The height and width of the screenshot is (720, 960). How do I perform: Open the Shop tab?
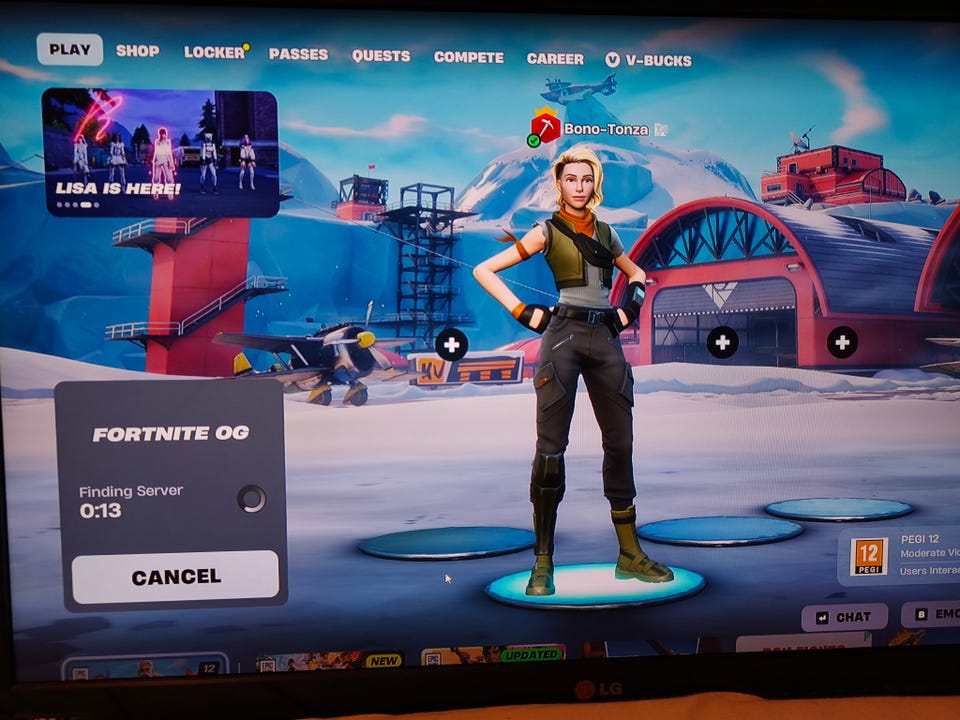[137, 50]
